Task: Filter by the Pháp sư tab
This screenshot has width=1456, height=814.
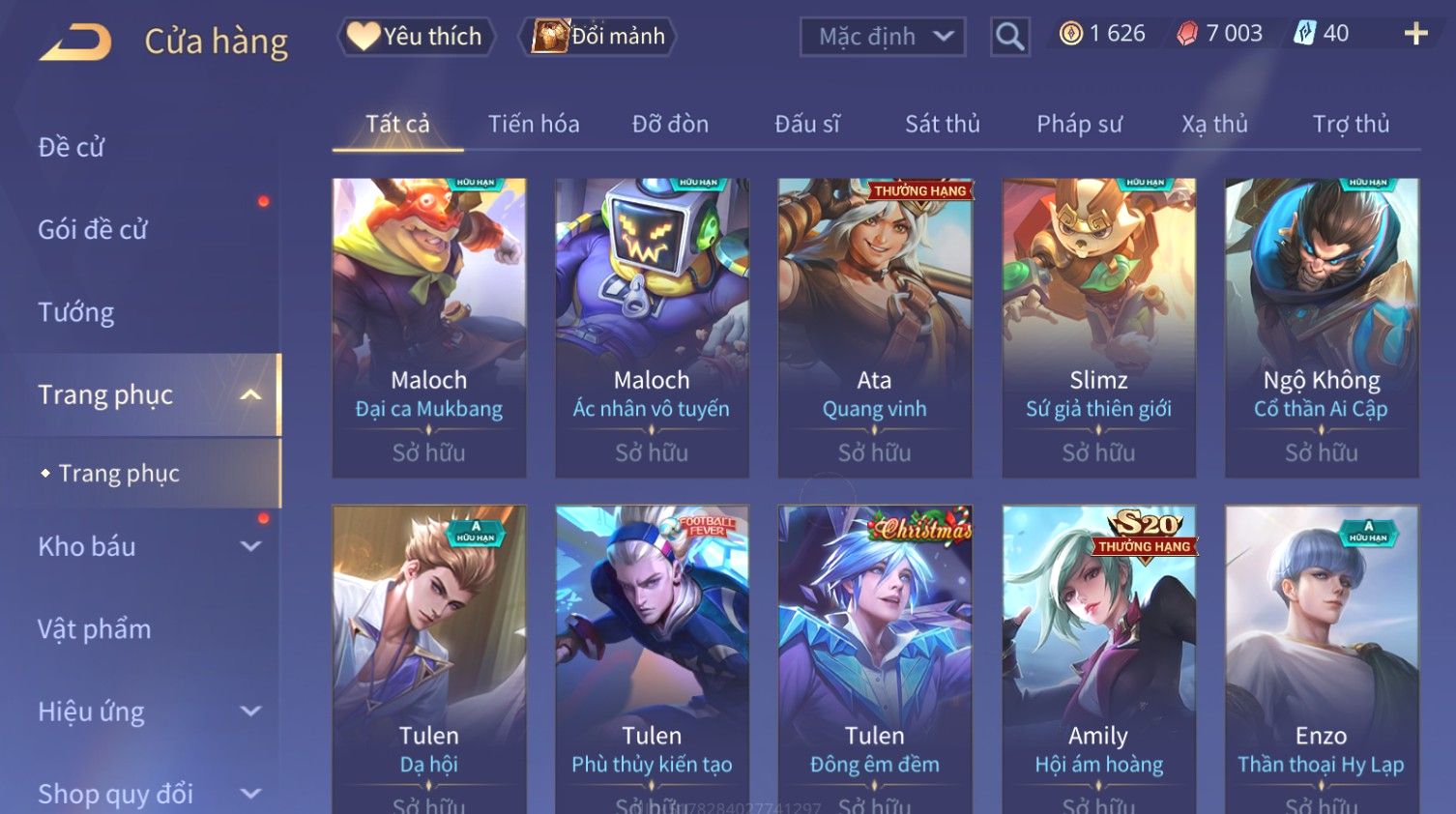Action: tap(1079, 124)
